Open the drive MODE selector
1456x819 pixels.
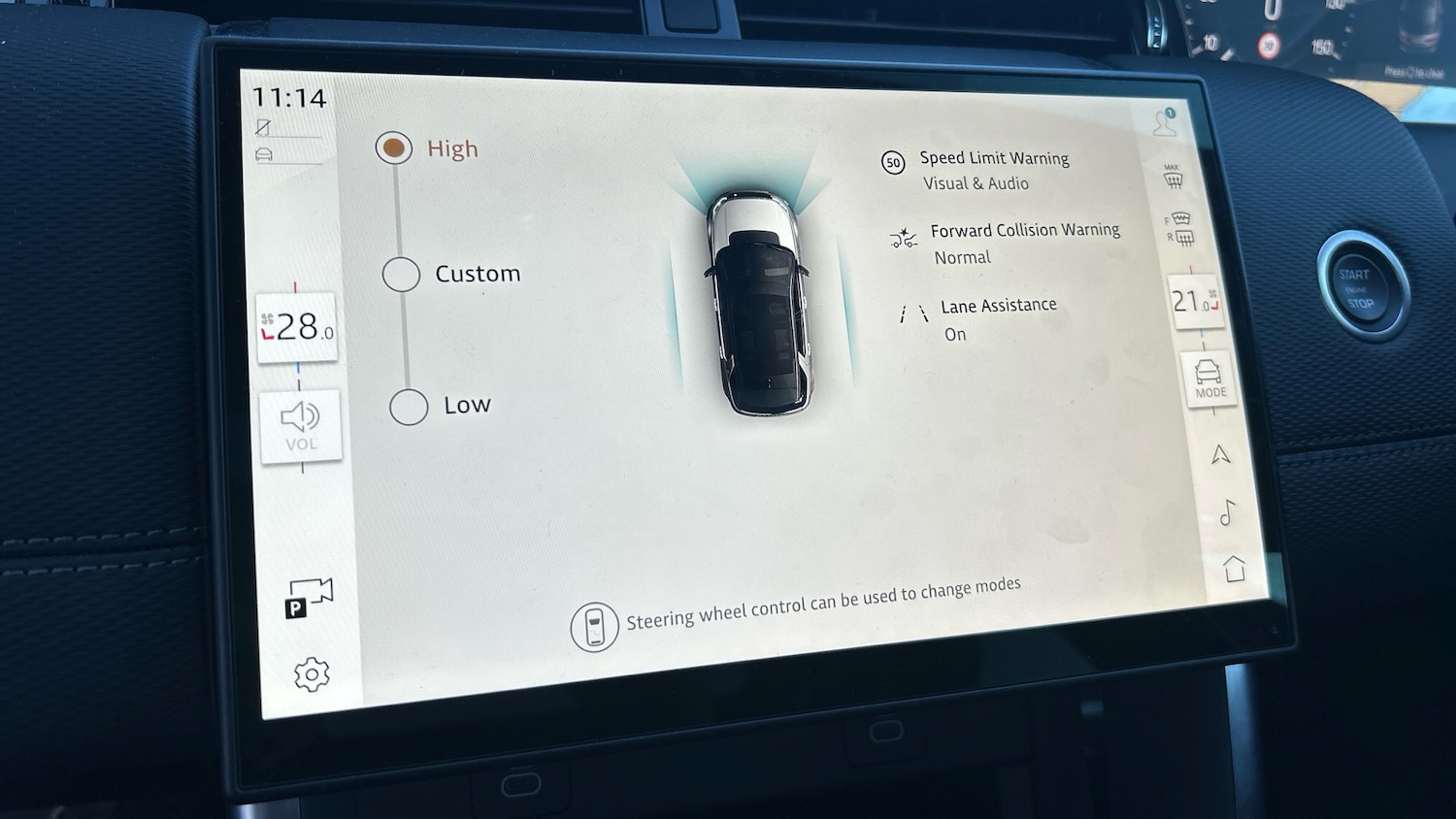(1208, 377)
